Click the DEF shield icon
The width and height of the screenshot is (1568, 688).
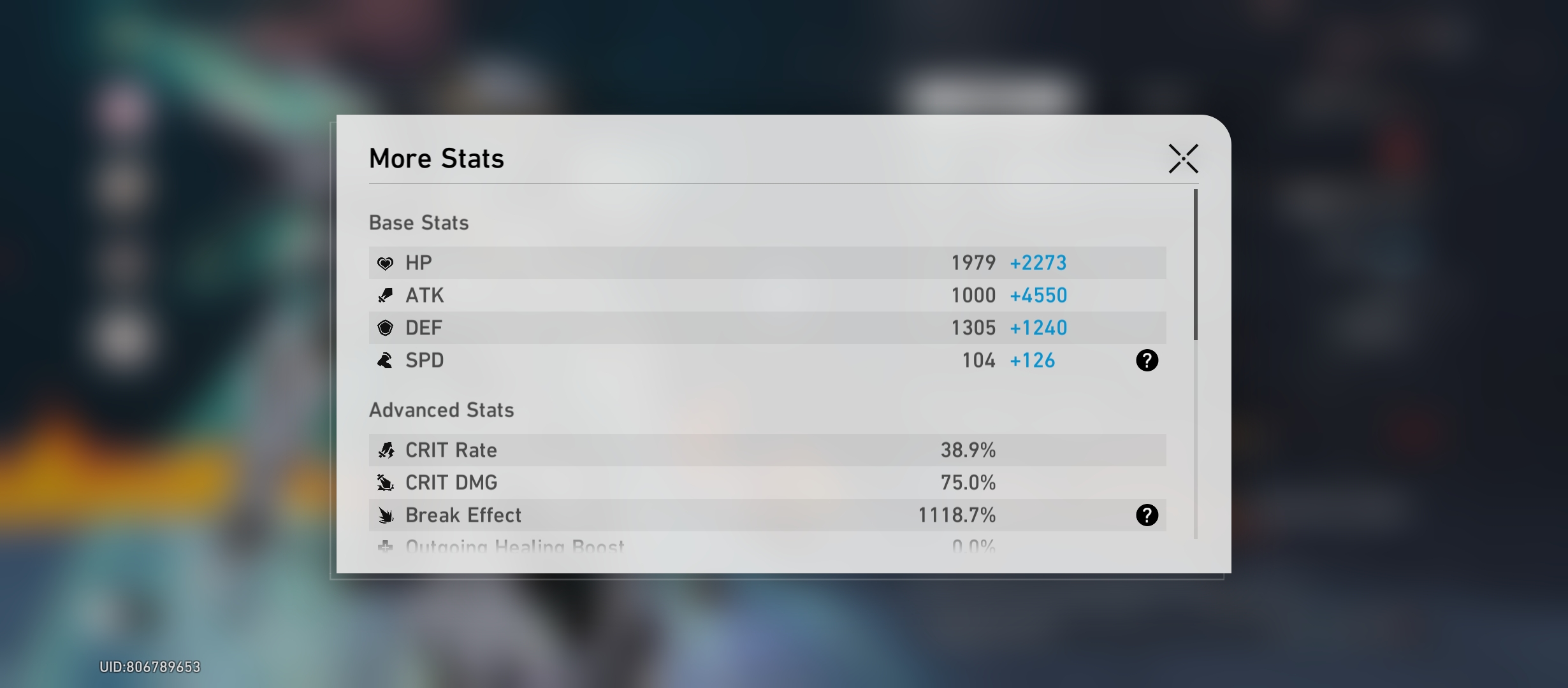[386, 327]
